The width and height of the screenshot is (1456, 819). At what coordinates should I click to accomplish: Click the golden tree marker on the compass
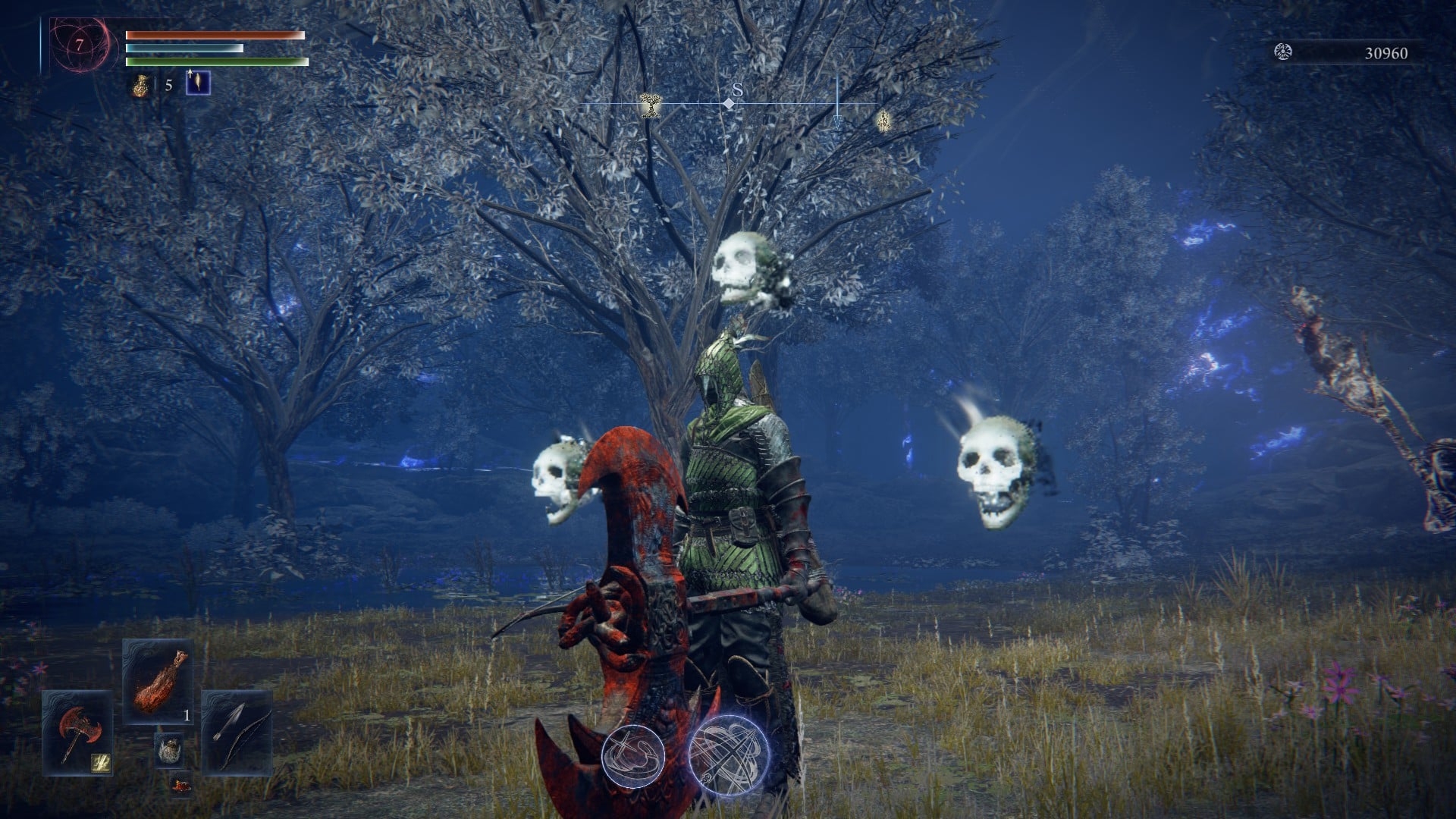pos(649,105)
